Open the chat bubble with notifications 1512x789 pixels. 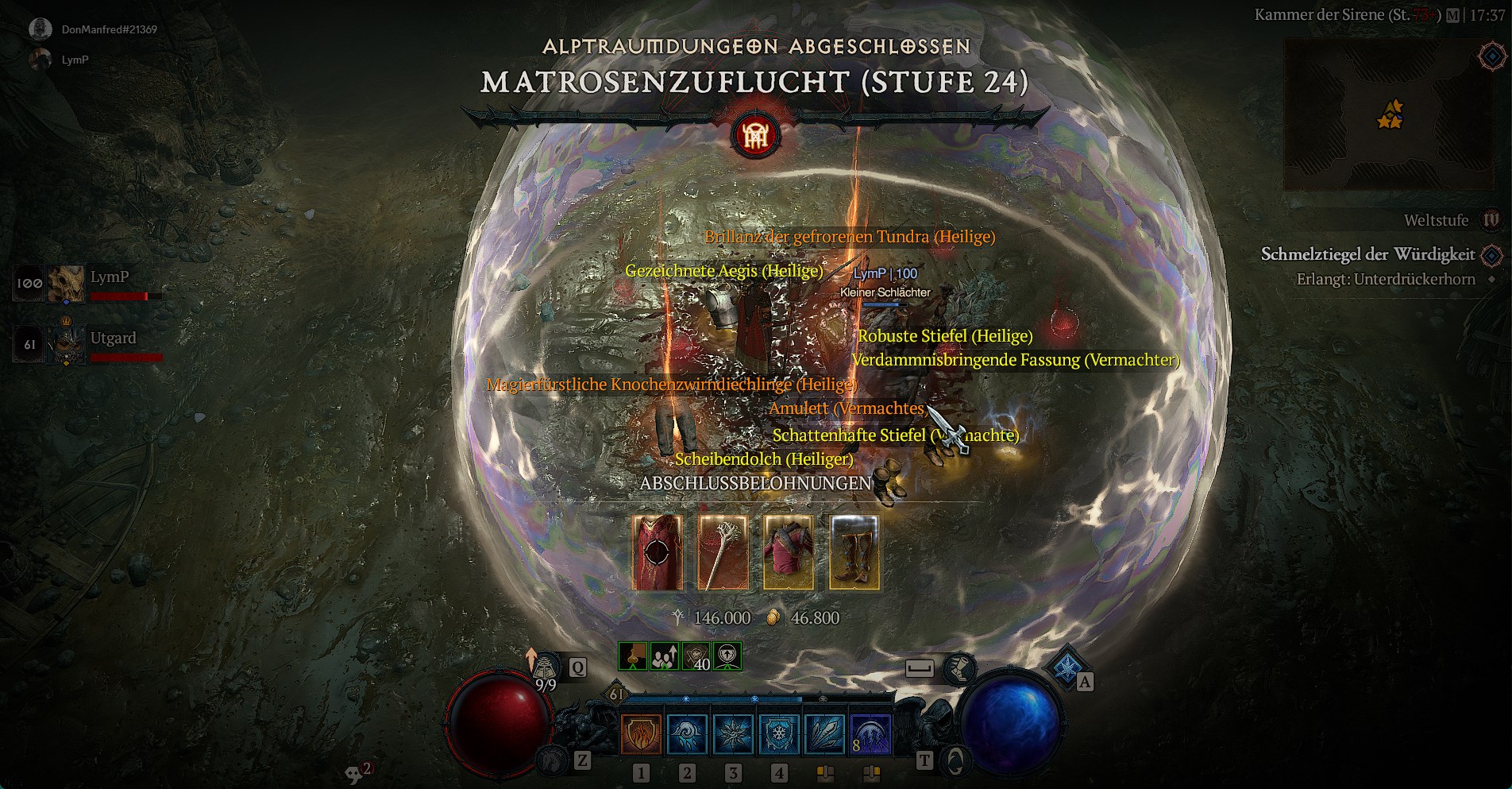(x=355, y=773)
